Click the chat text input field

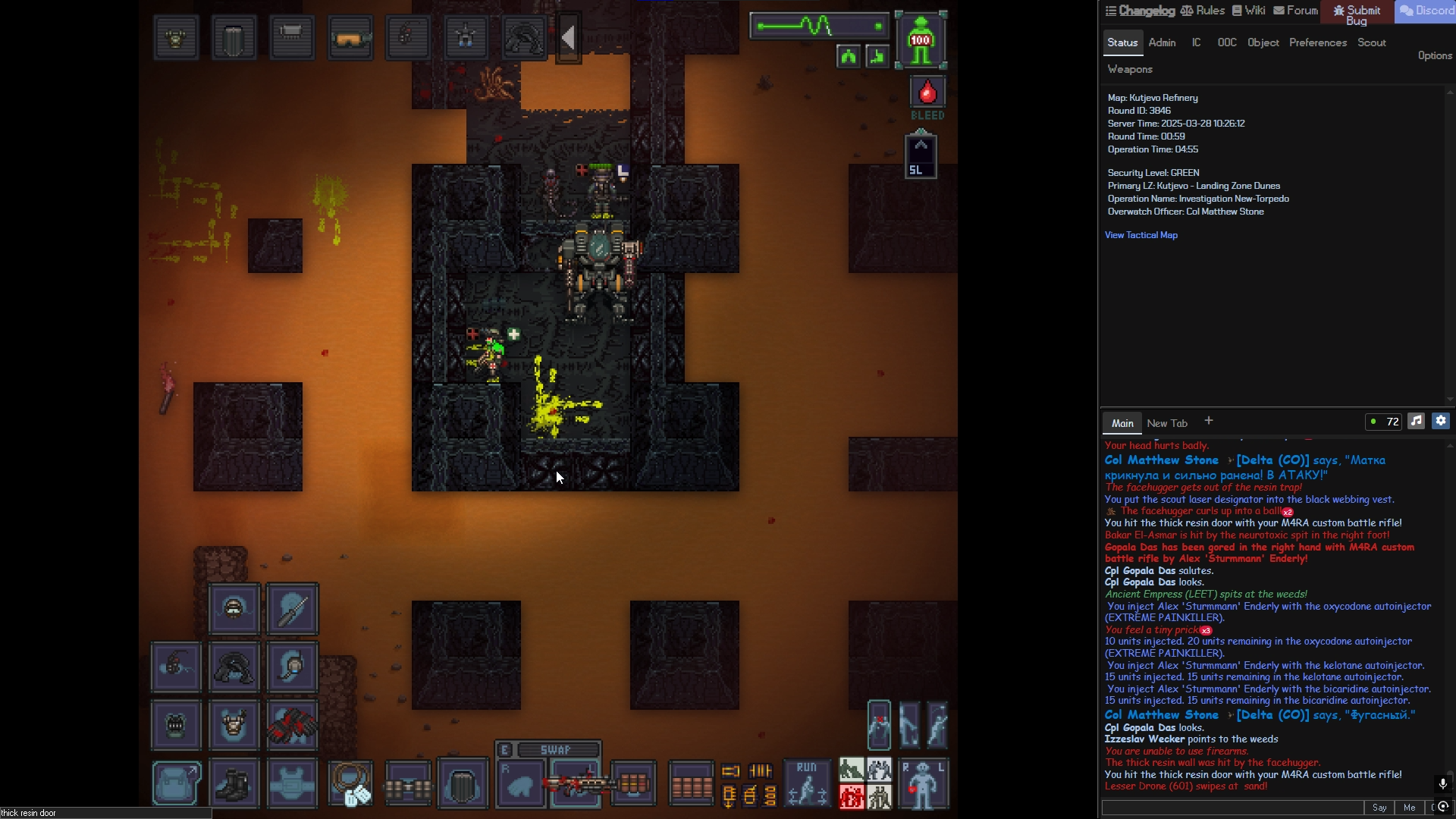pyautogui.click(x=1232, y=808)
